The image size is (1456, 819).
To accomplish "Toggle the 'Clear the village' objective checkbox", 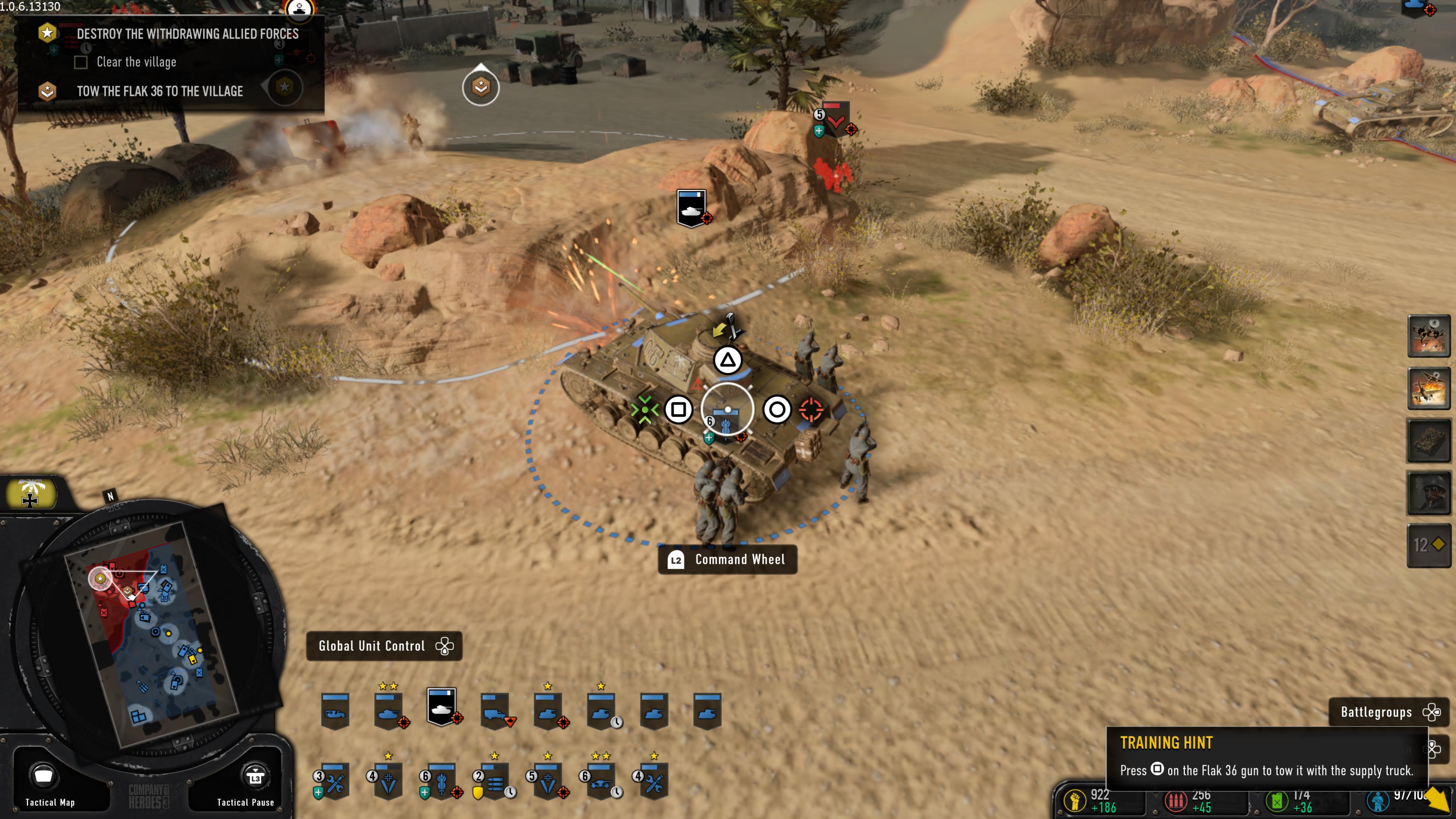I will (81, 62).
